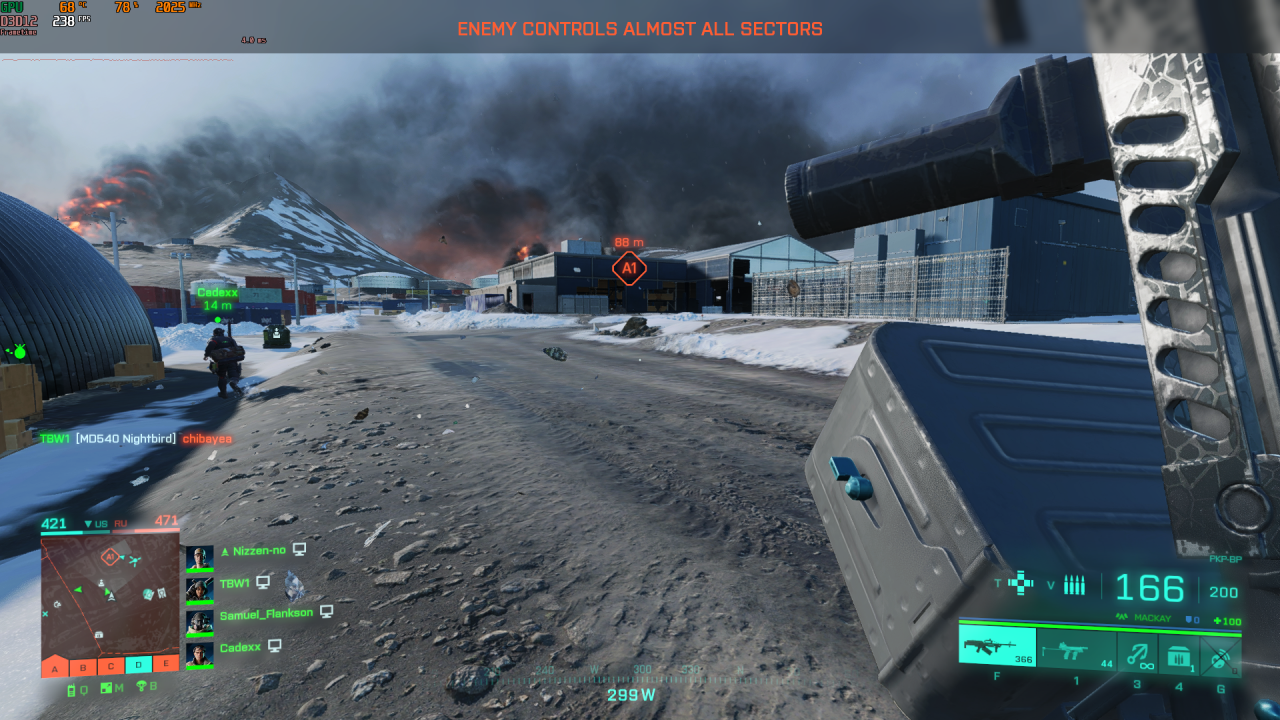1280x720 pixels.
Task: Open sector D on the minimap bar
Action: click(x=137, y=665)
